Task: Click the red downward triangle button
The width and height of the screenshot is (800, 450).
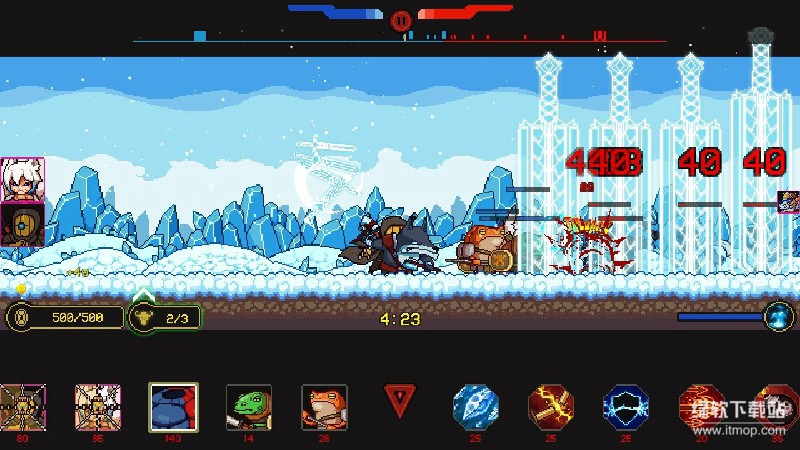Action: [400, 401]
